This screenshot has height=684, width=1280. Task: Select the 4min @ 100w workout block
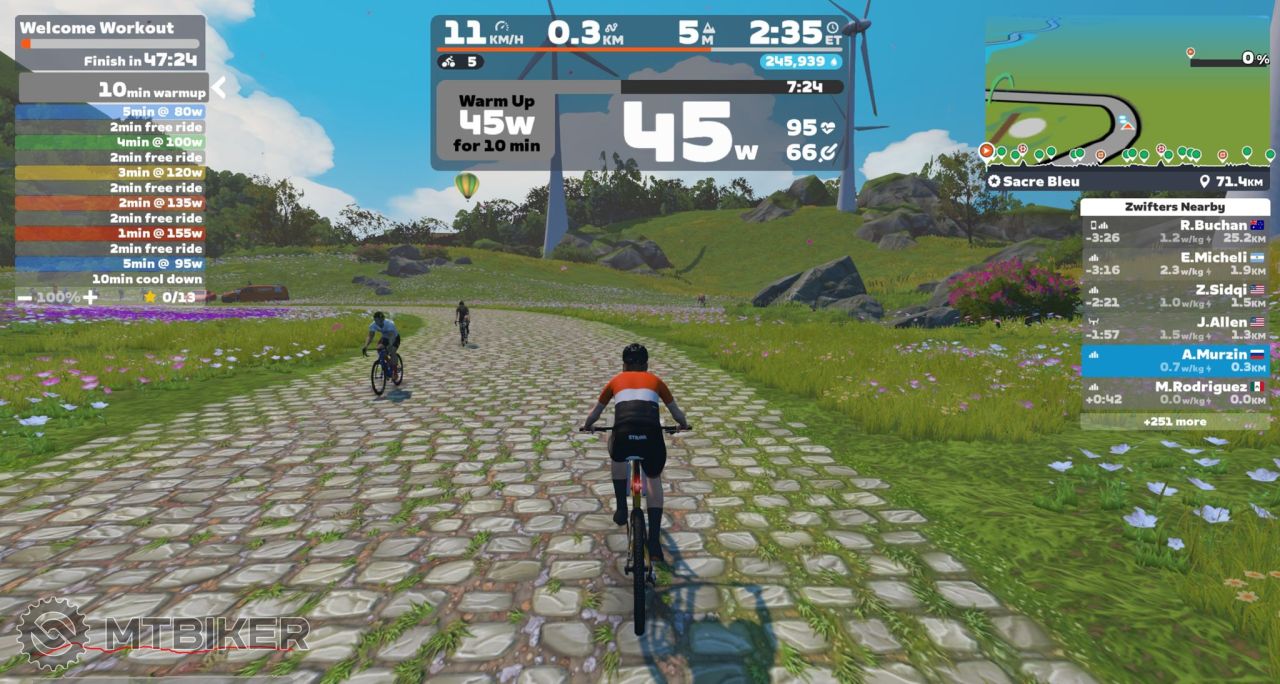[x=110, y=142]
